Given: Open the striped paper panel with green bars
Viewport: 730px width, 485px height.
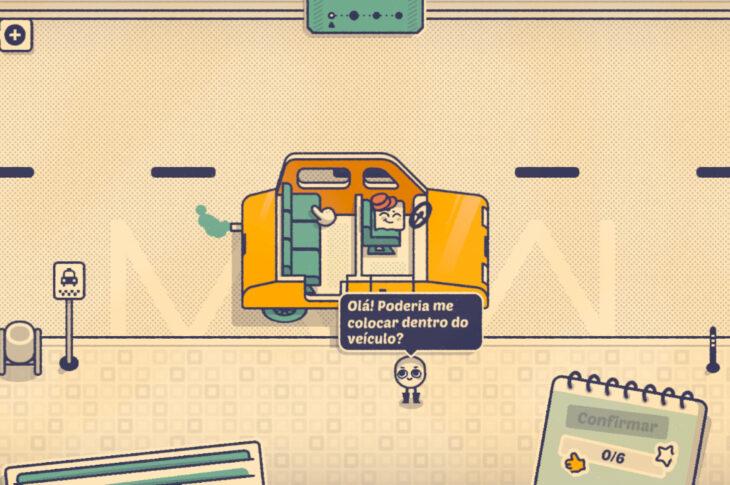Looking at the screenshot, I should 135,465.
